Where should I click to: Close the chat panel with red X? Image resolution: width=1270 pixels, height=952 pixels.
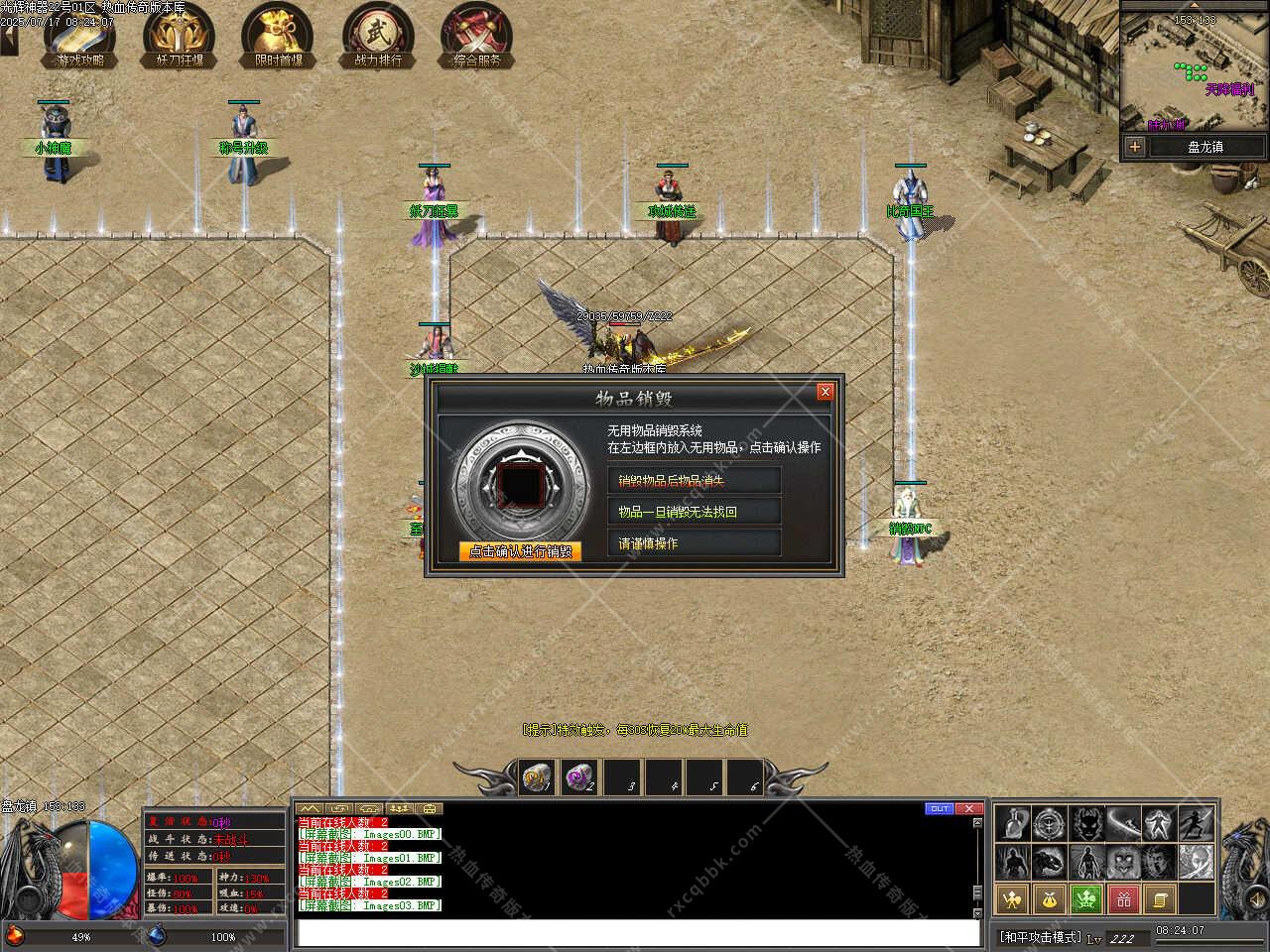click(x=969, y=809)
